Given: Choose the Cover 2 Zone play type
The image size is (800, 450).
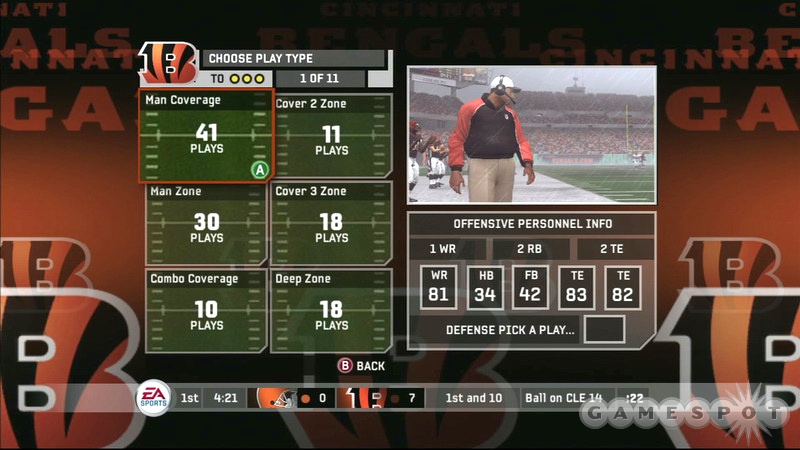Looking at the screenshot, I should 331,136.
